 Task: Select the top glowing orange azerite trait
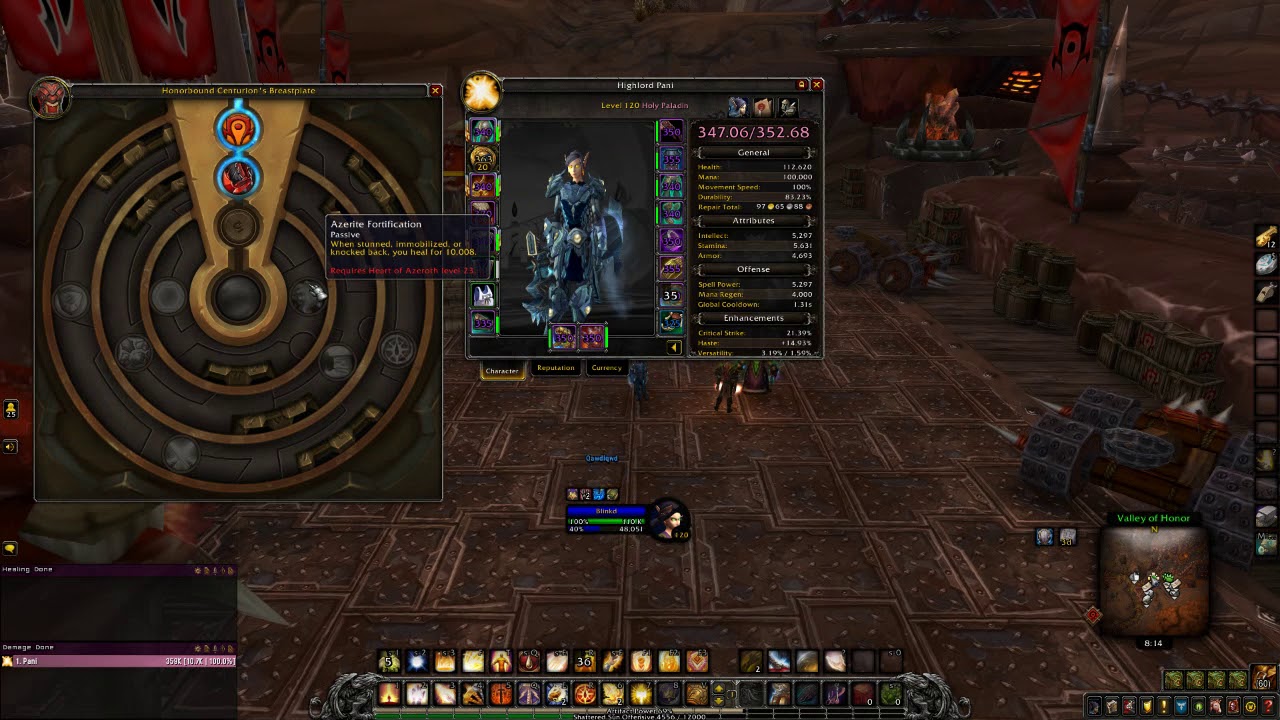point(238,129)
